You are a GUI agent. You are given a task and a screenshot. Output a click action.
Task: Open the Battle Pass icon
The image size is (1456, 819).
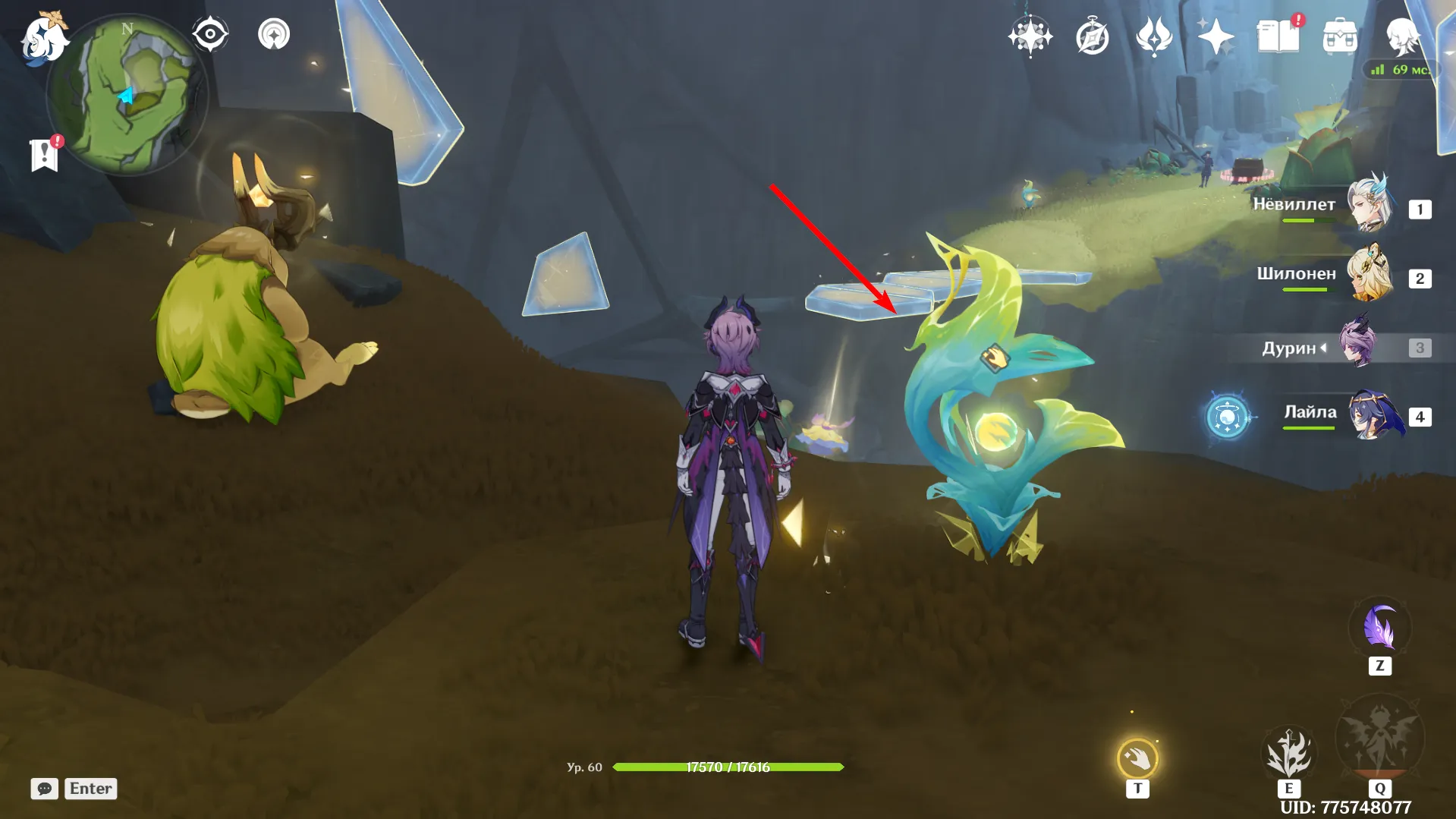[1154, 36]
